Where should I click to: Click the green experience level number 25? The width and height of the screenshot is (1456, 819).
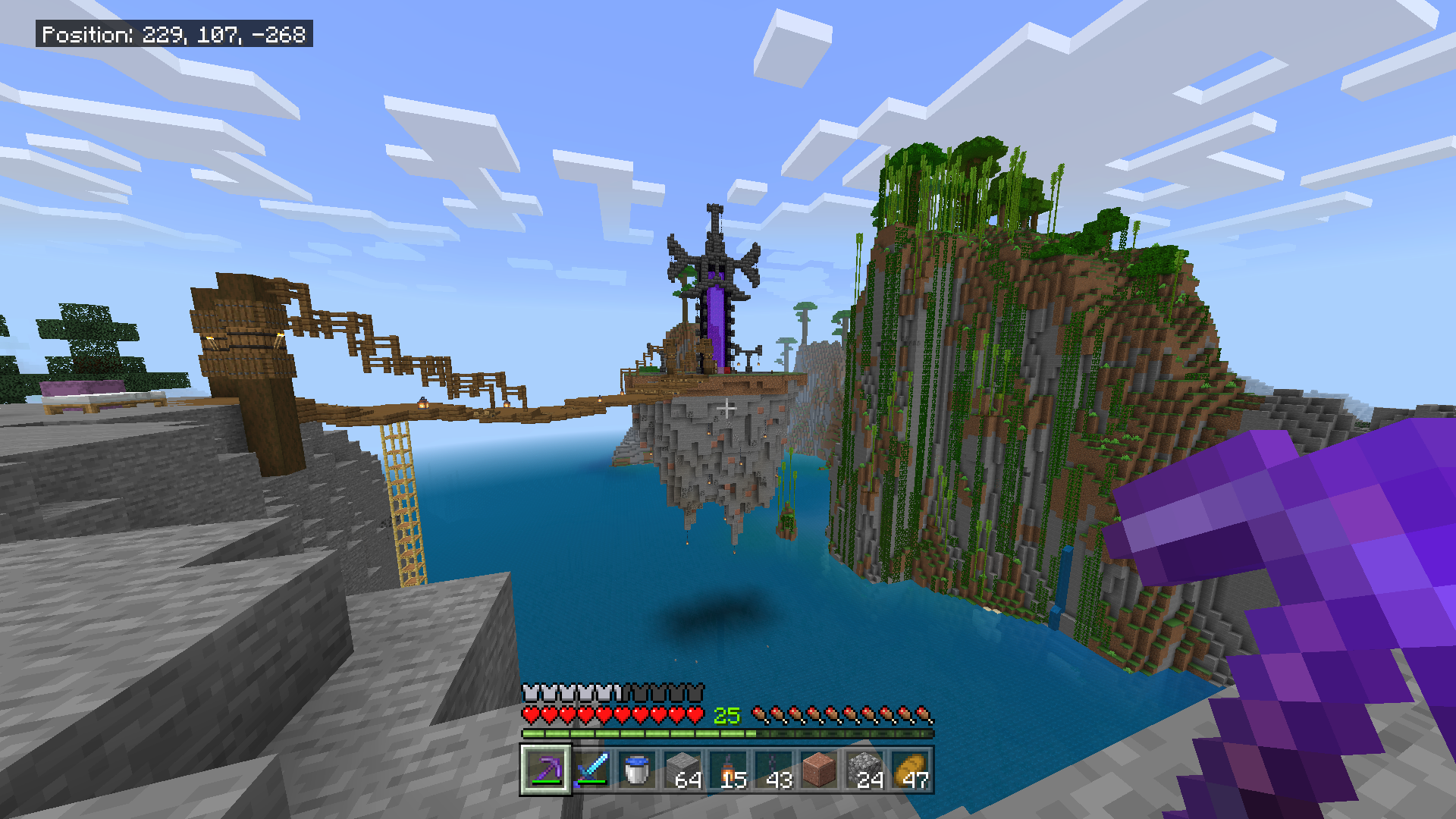726,714
